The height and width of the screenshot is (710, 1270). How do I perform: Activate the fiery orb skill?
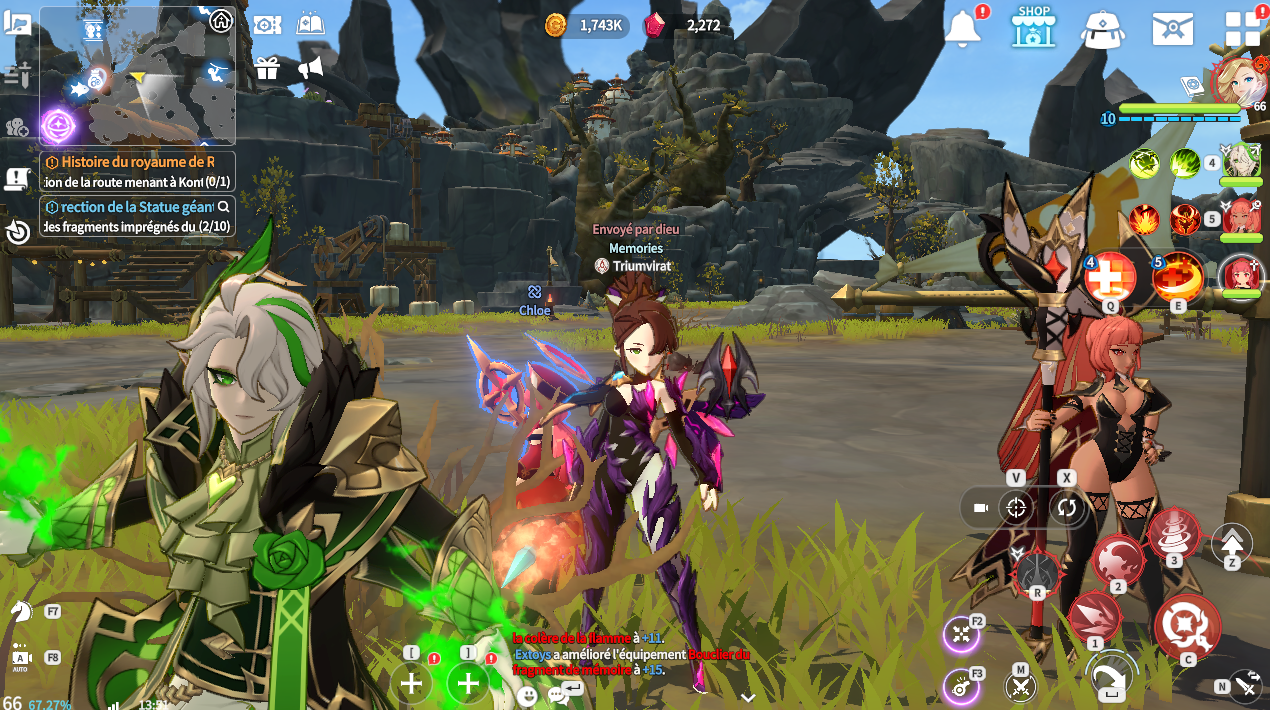[1178, 277]
